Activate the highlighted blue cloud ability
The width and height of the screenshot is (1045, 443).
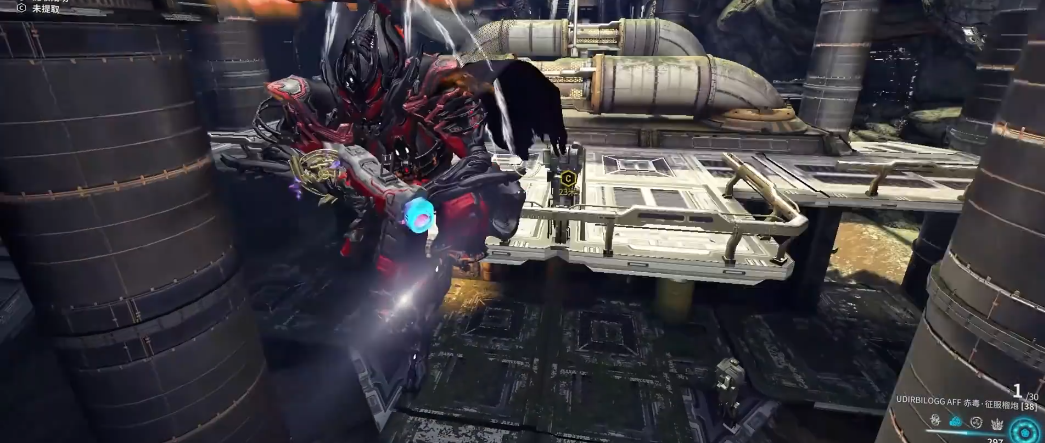pyautogui.click(x=955, y=423)
